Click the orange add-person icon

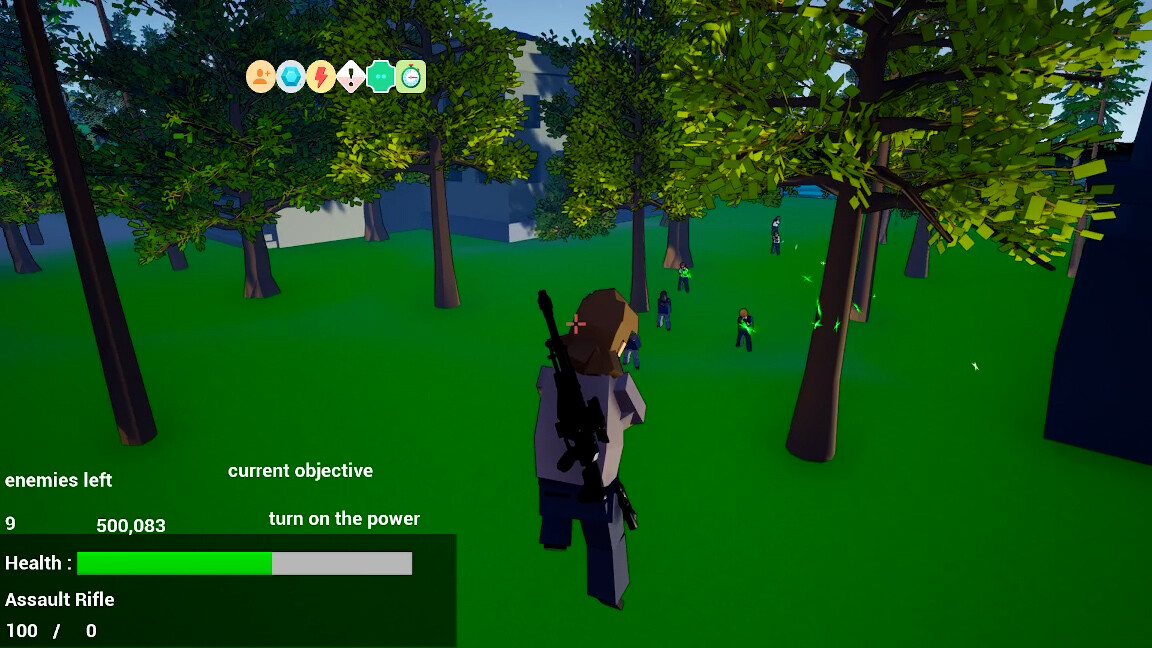pyautogui.click(x=261, y=76)
